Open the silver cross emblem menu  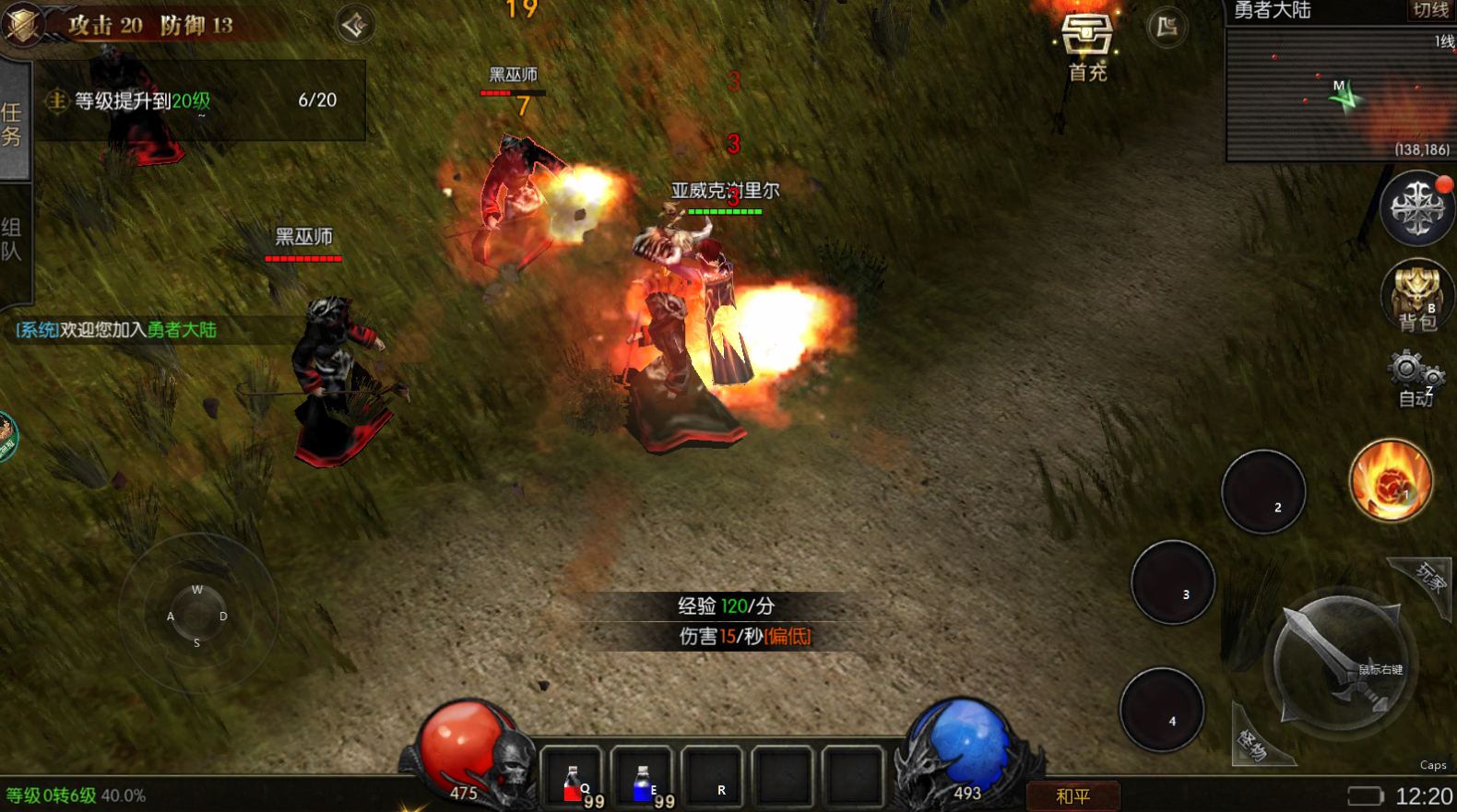[1416, 207]
